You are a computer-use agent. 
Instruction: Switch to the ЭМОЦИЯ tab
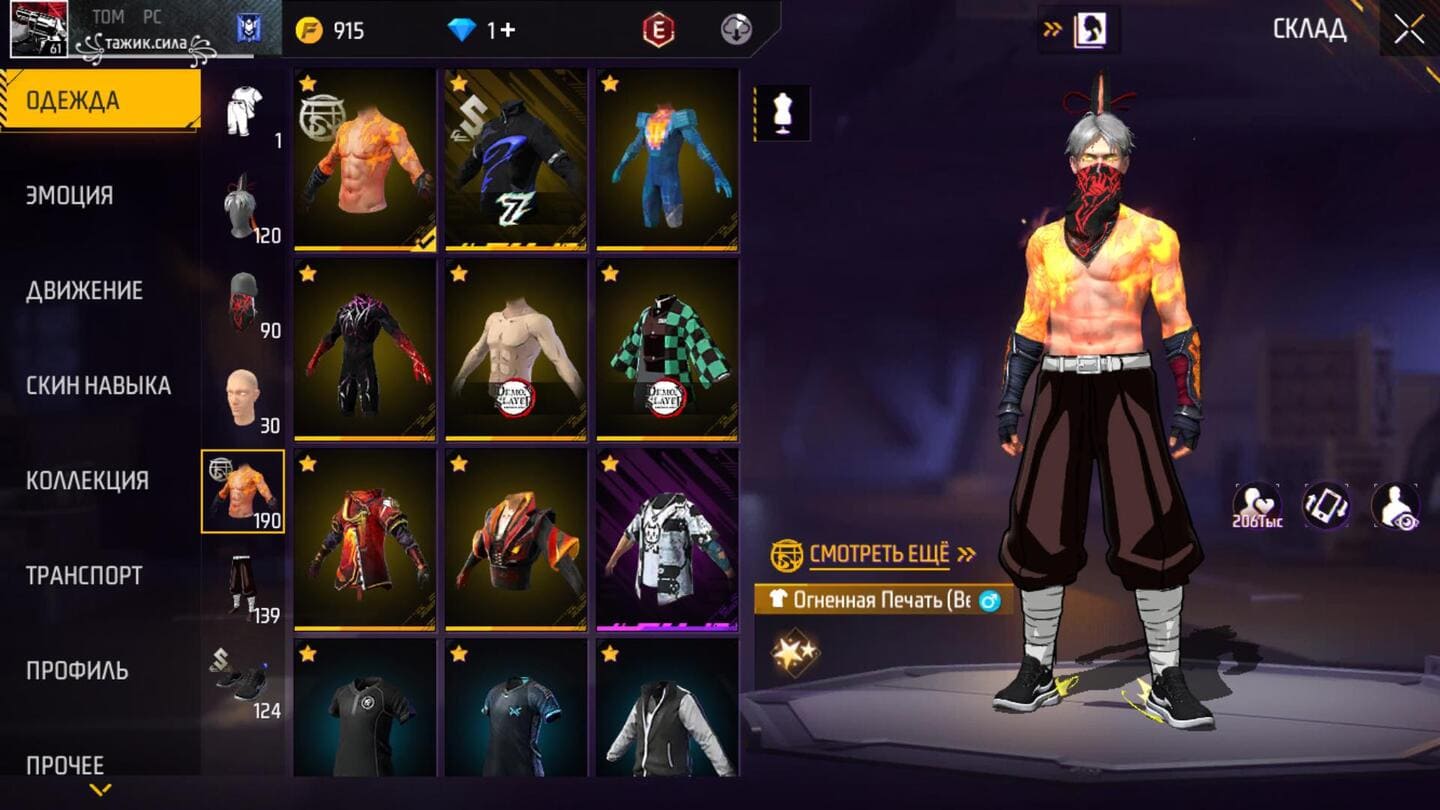70,195
